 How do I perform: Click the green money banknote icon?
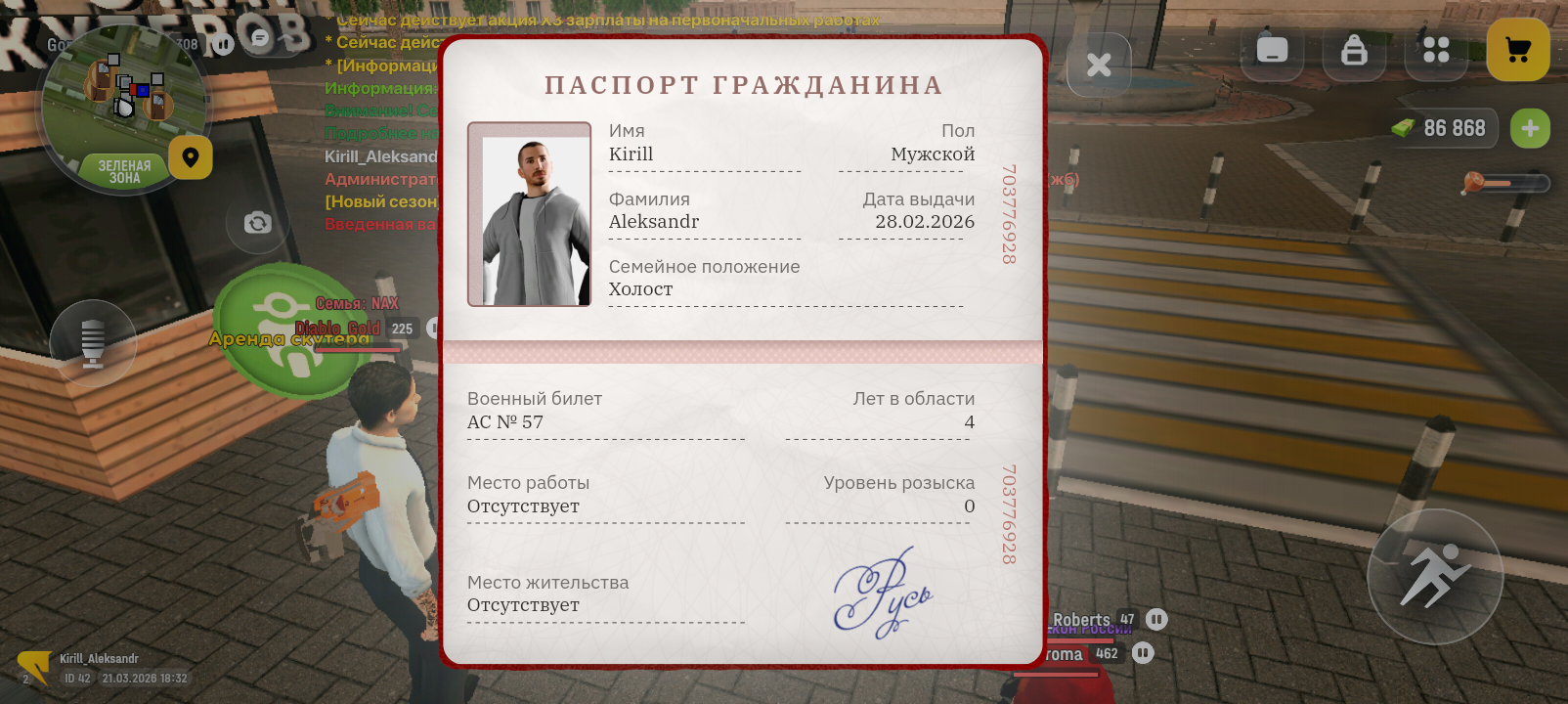click(1405, 127)
